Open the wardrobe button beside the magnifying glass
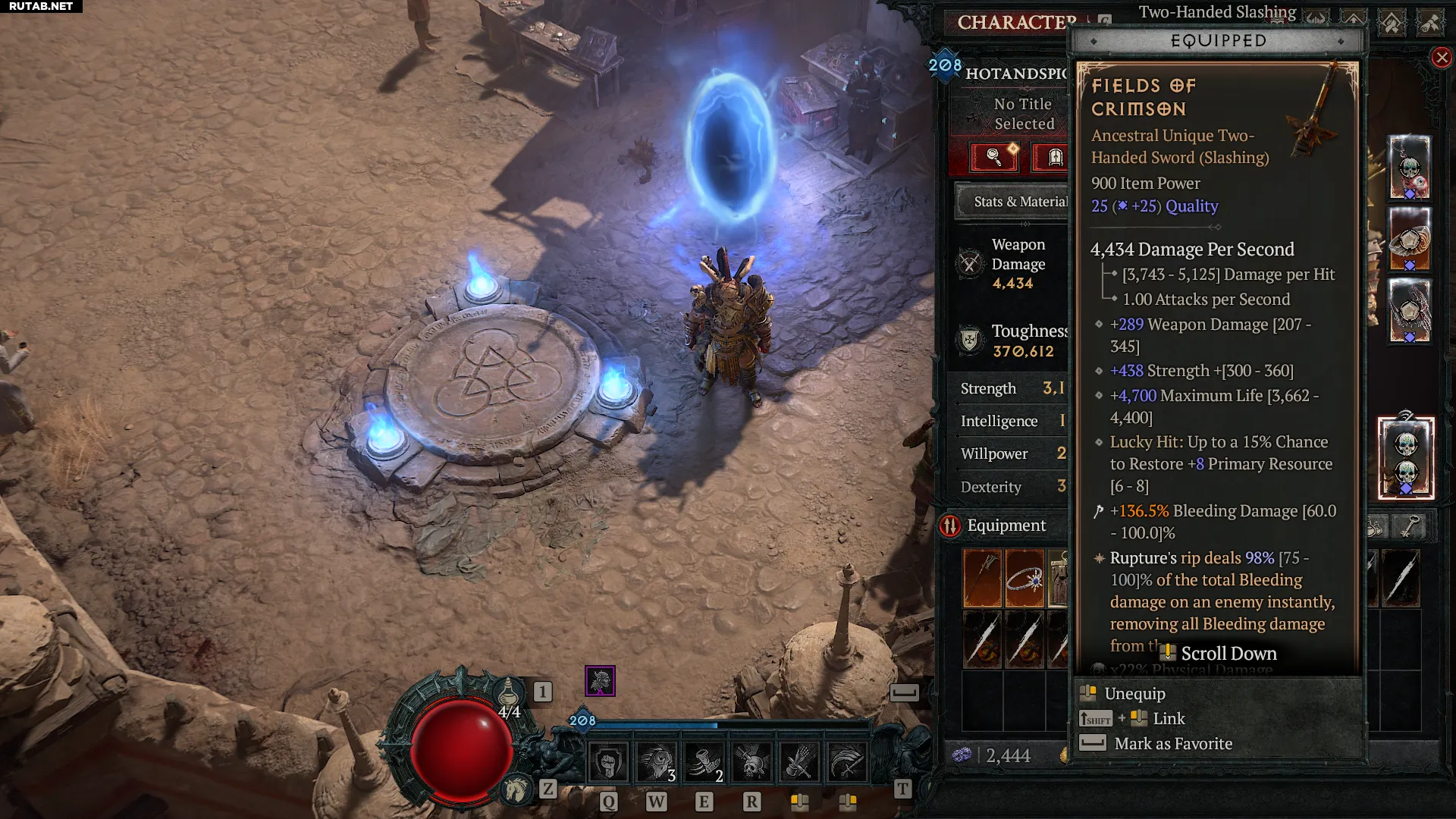The width and height of the screenshot is (1456, 819). pyautogui.click(x=1054, y=157)
